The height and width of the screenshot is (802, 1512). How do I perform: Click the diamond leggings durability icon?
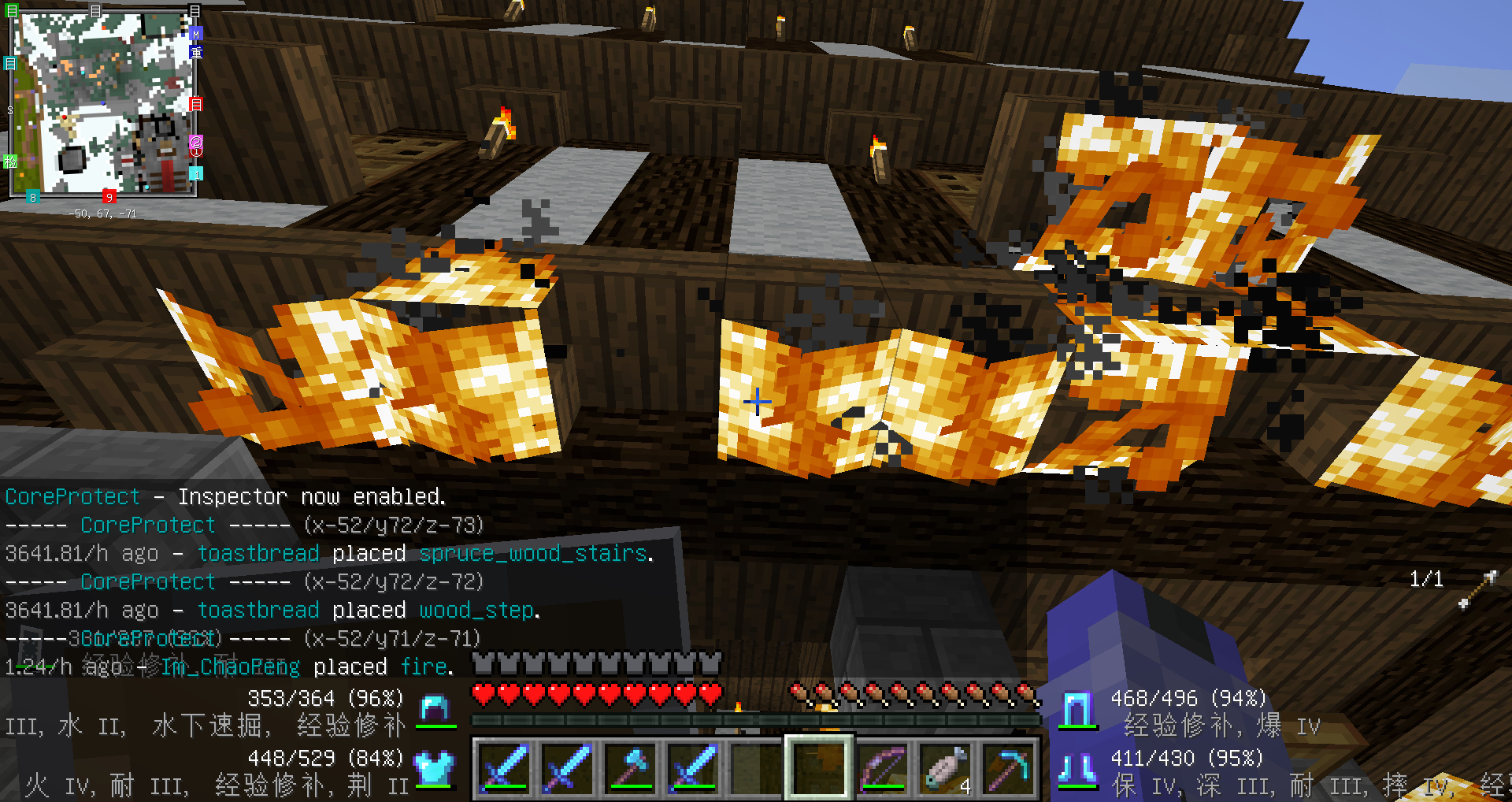[x=1077, y=709]
